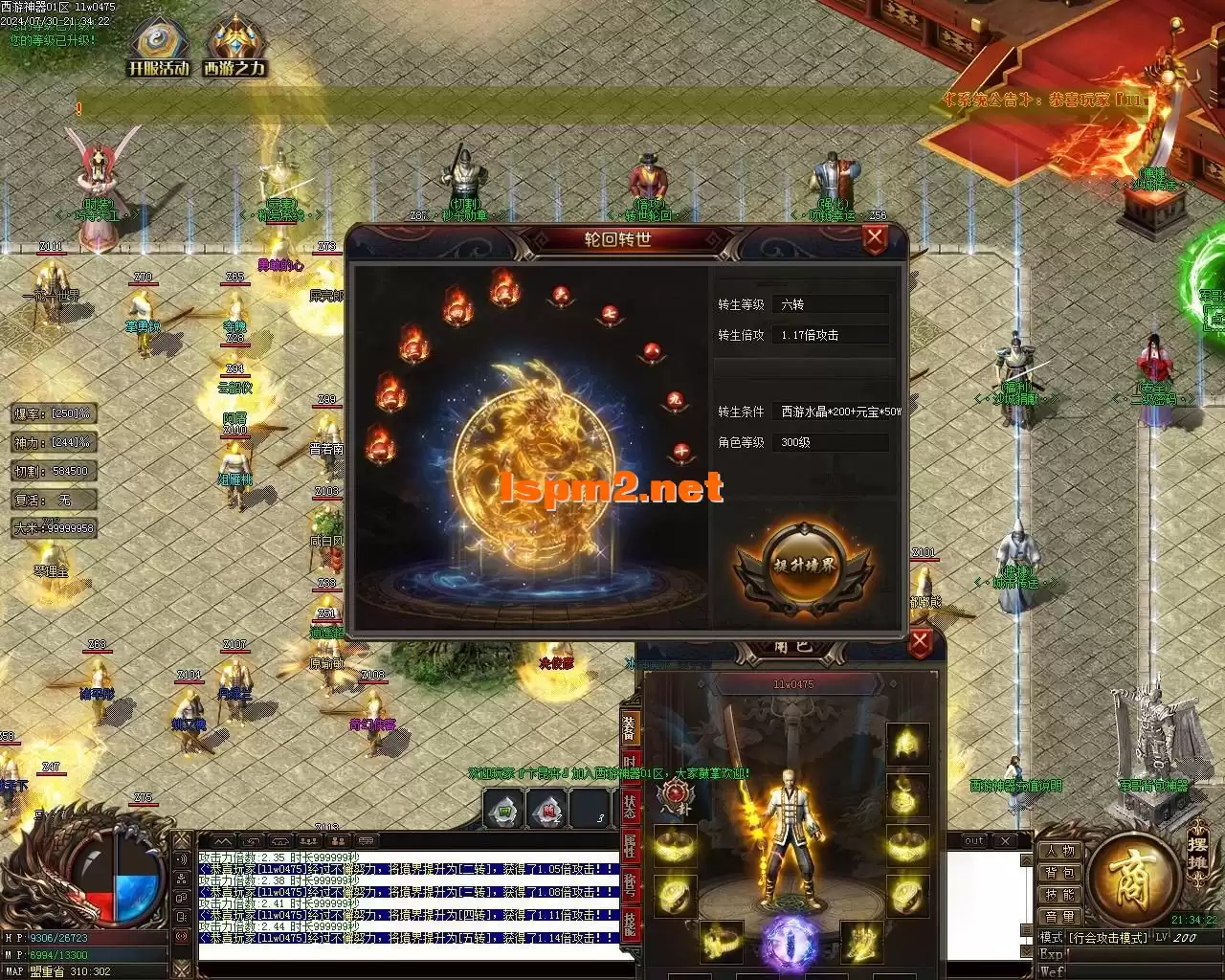The width and height of the screenshot is (1225, 980).
Task: Select the equipped golden helmet slot
Action: [906, 744]
